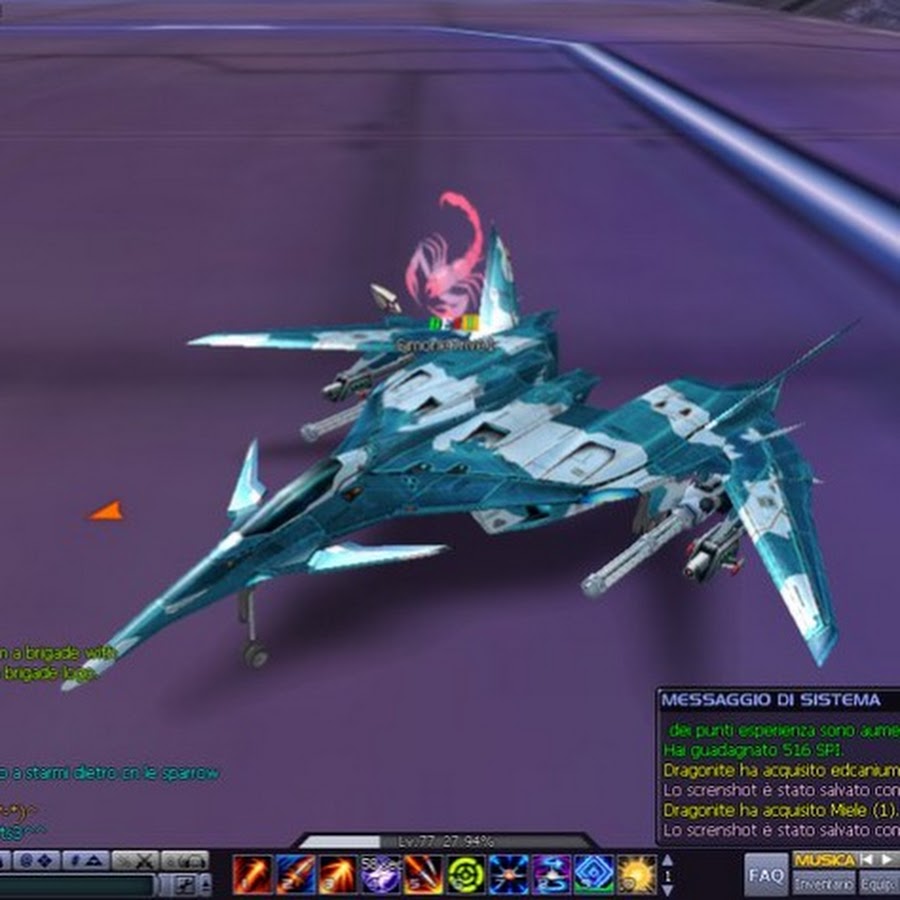This screenshot has height=900, width=900.
Task: Open the Inventario panel
Action: [824, 885]
